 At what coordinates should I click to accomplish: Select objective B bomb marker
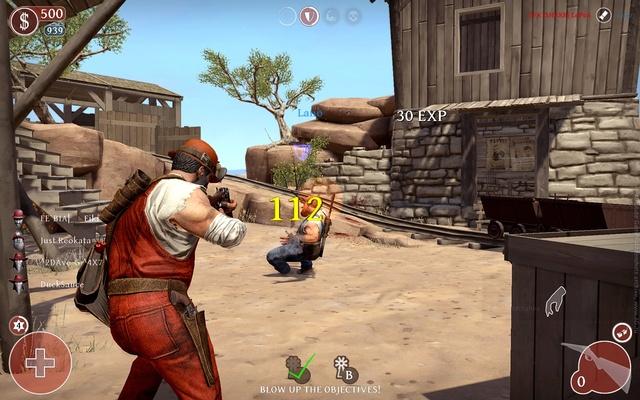tap(345, 368)
